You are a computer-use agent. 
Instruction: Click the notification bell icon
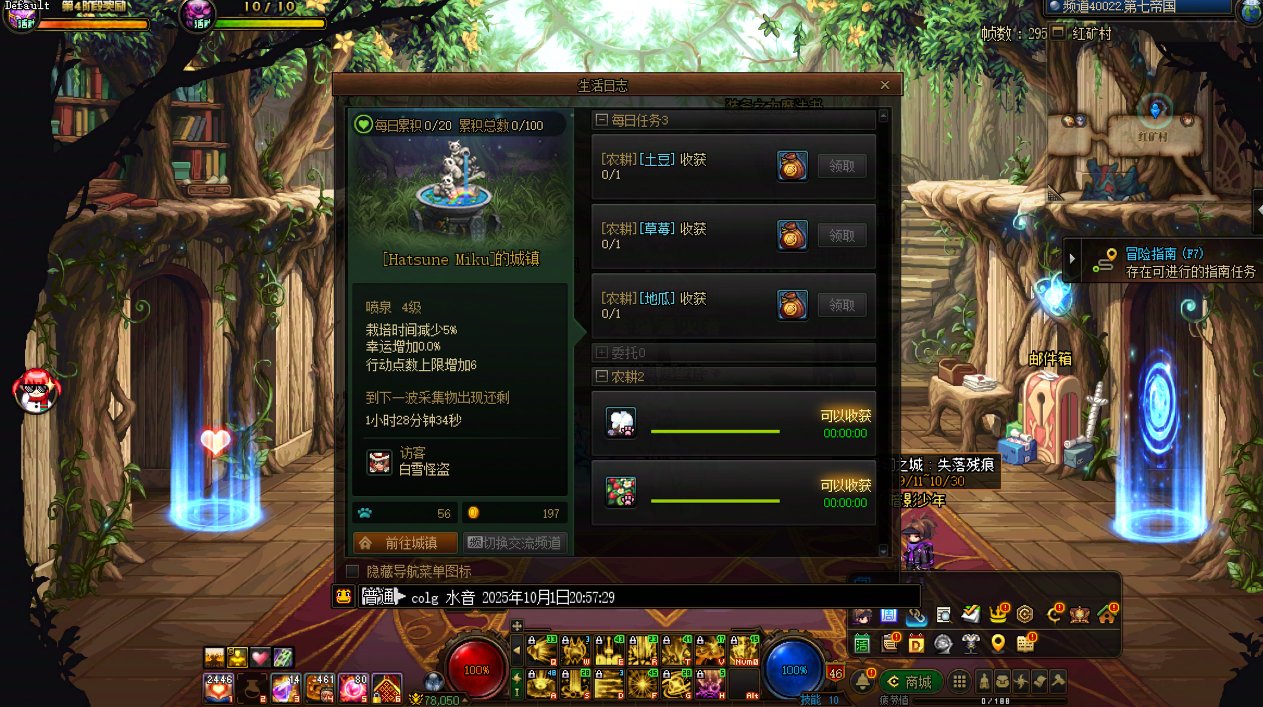pyautogui.click(x=863, y=681)
